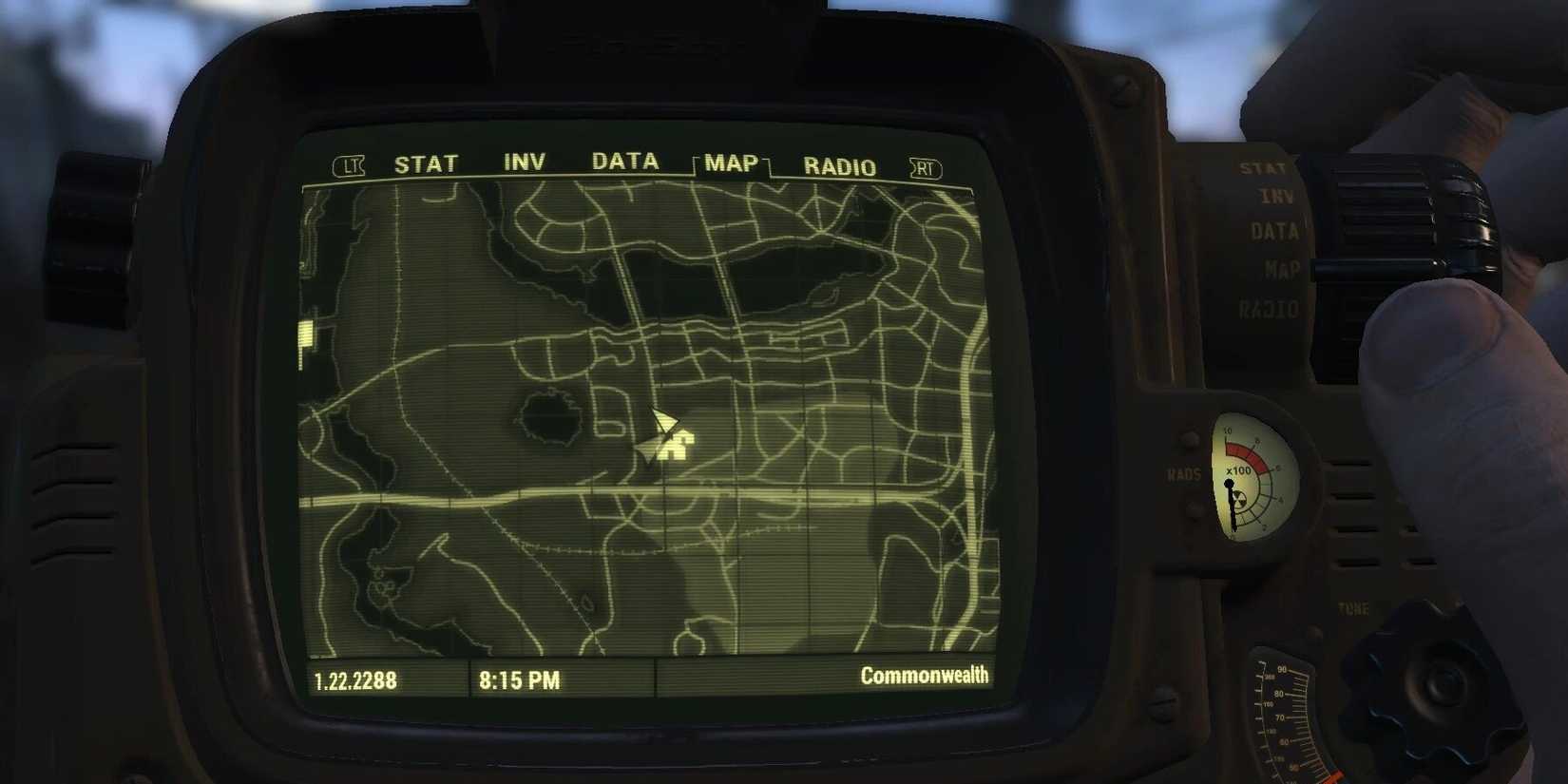This screenshot has height=784, width=1568.
Task: Click the date 1.22.2288 readout
Action: (x=356, y=680)
